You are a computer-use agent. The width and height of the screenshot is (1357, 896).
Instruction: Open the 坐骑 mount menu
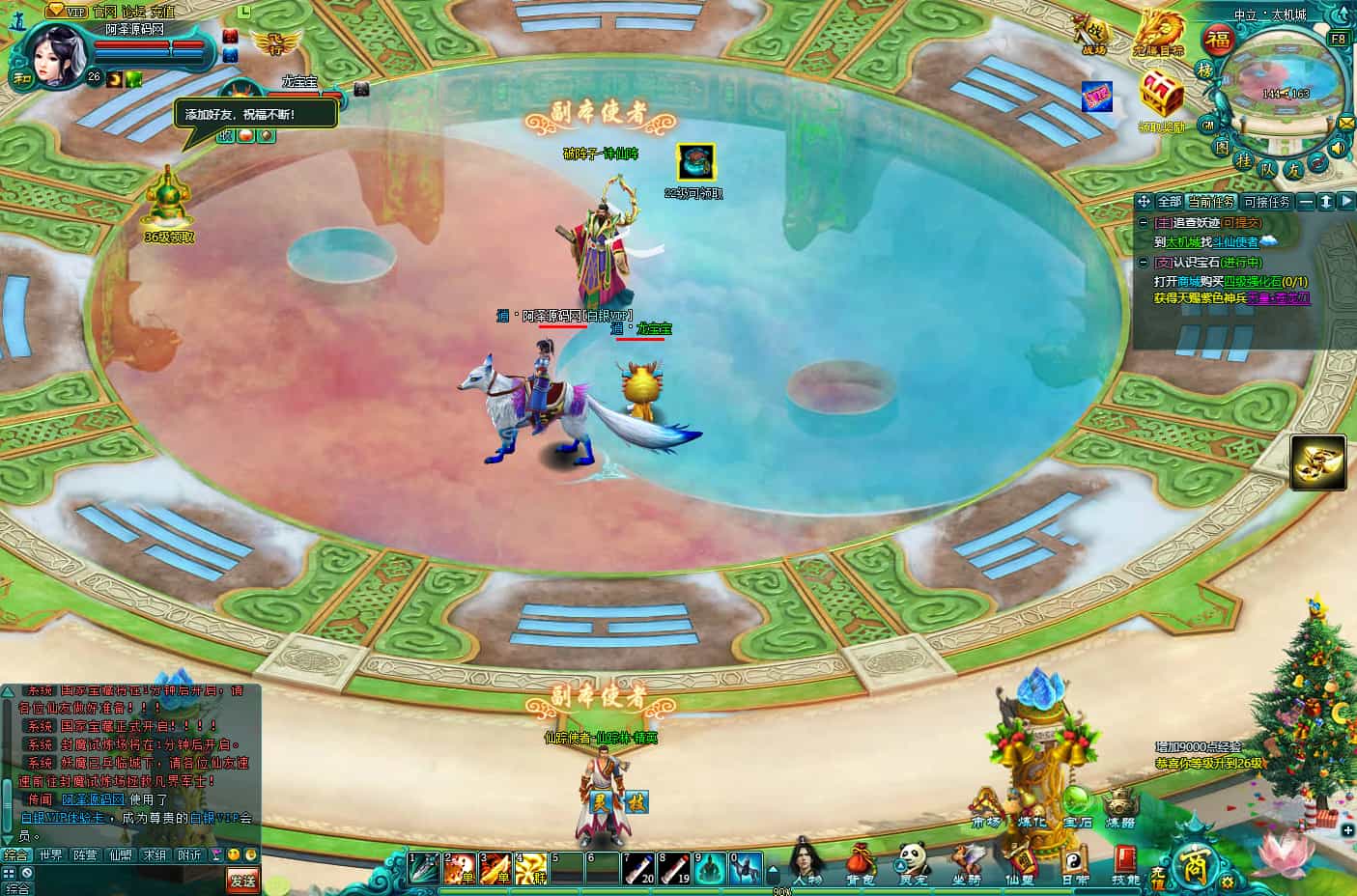click(966, 861)
